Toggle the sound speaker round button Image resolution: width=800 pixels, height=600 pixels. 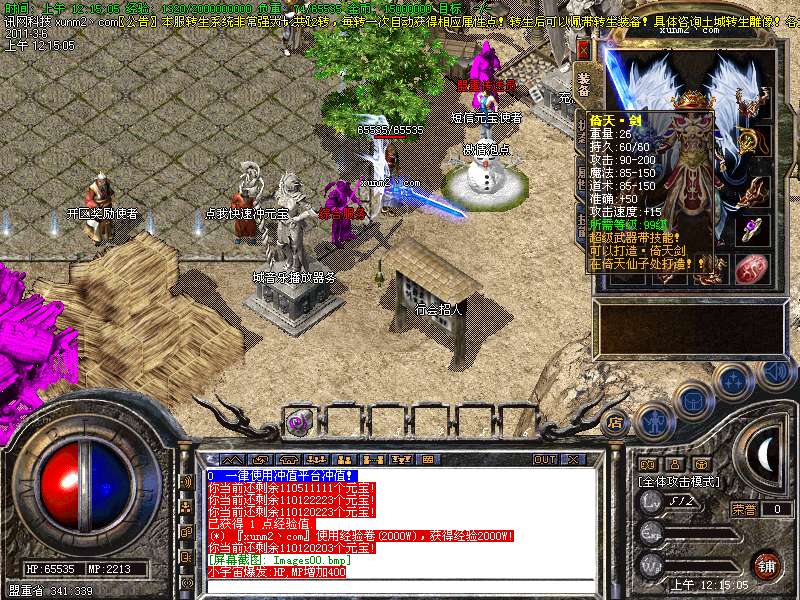click(774, 373)
